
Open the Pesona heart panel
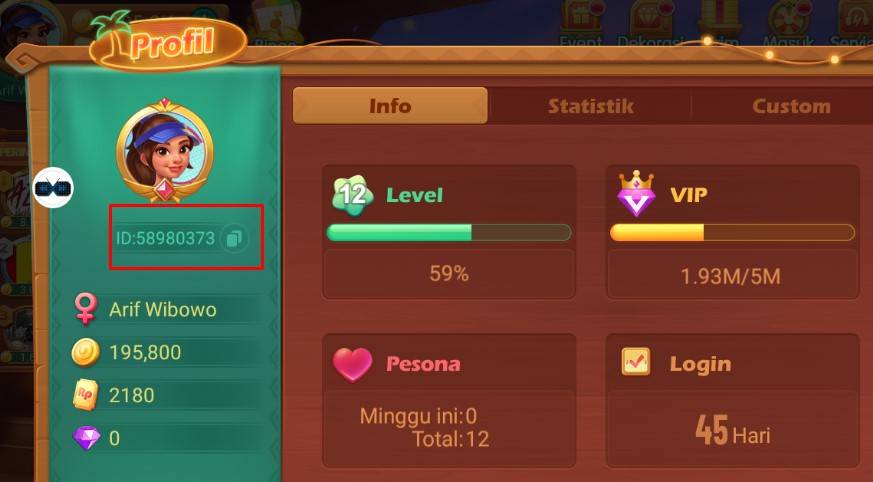point(448,398)
